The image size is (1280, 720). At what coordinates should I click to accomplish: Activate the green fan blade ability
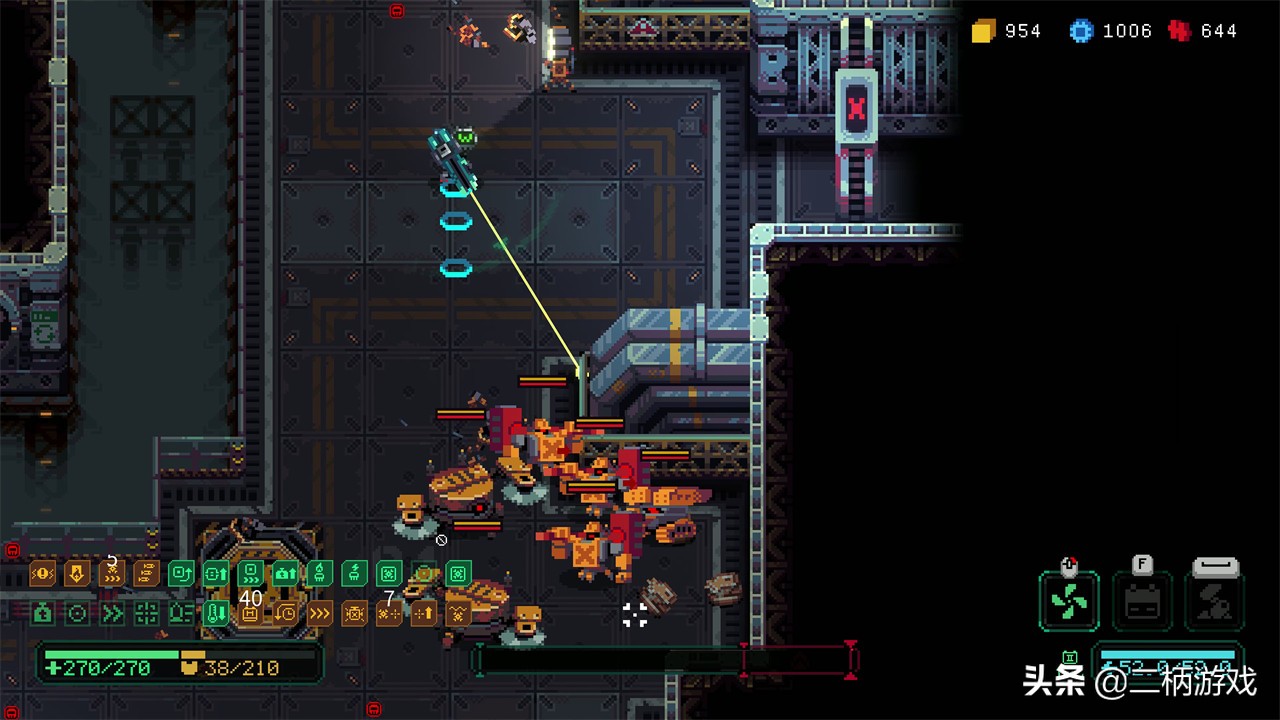point(1068,602)
